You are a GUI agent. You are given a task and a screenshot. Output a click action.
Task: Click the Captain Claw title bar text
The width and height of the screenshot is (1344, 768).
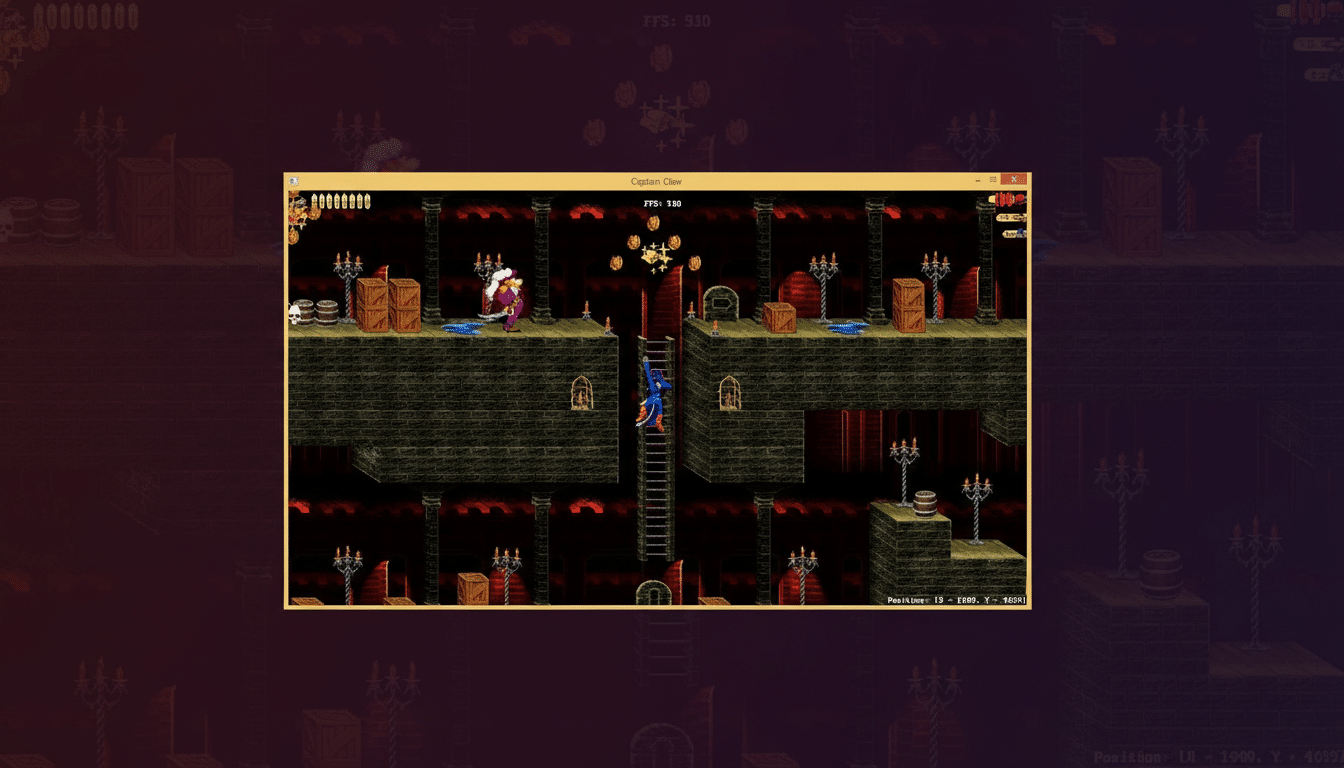click(659, 181)
